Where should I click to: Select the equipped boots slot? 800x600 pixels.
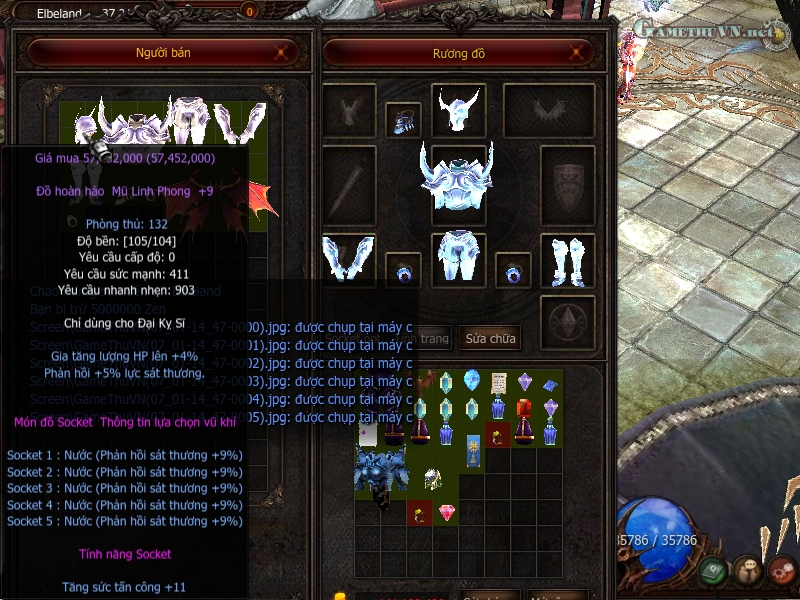[567, 259]
